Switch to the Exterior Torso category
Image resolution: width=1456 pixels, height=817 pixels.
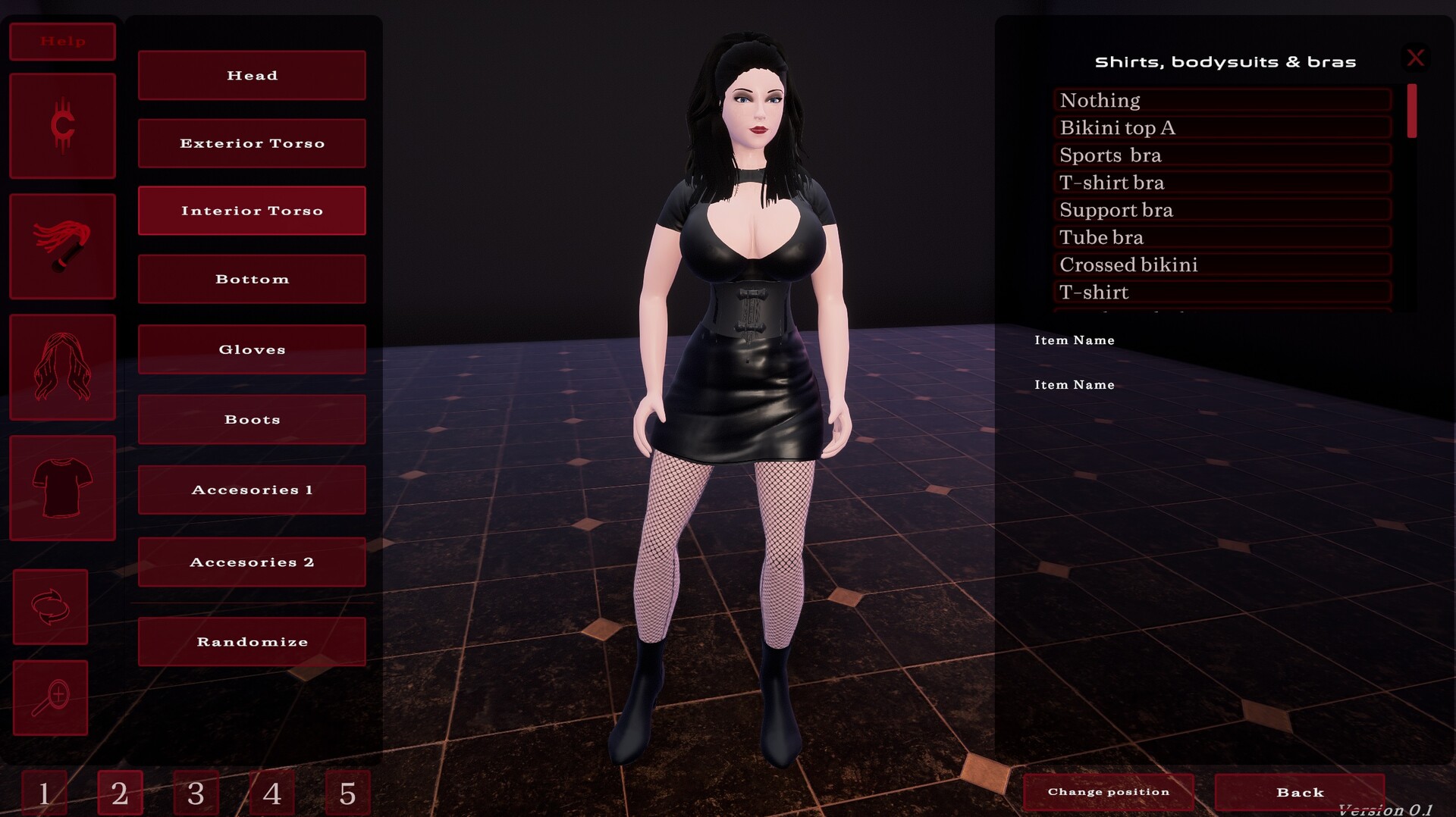(251, 142)
